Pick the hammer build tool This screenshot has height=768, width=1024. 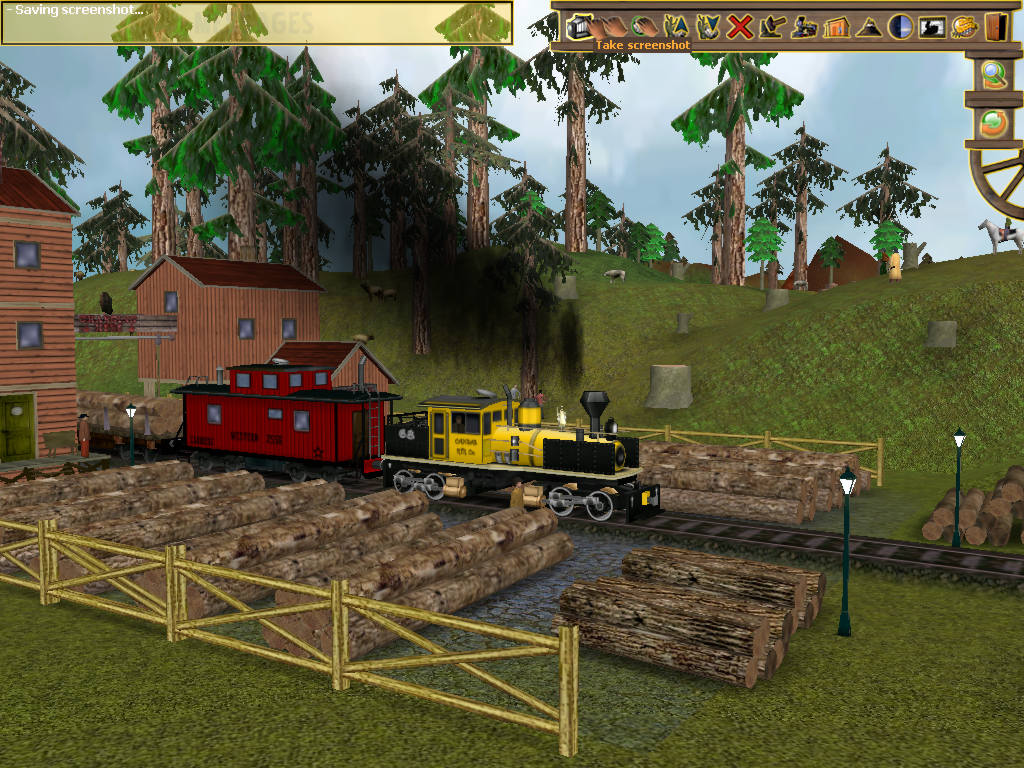click(771, 27)
